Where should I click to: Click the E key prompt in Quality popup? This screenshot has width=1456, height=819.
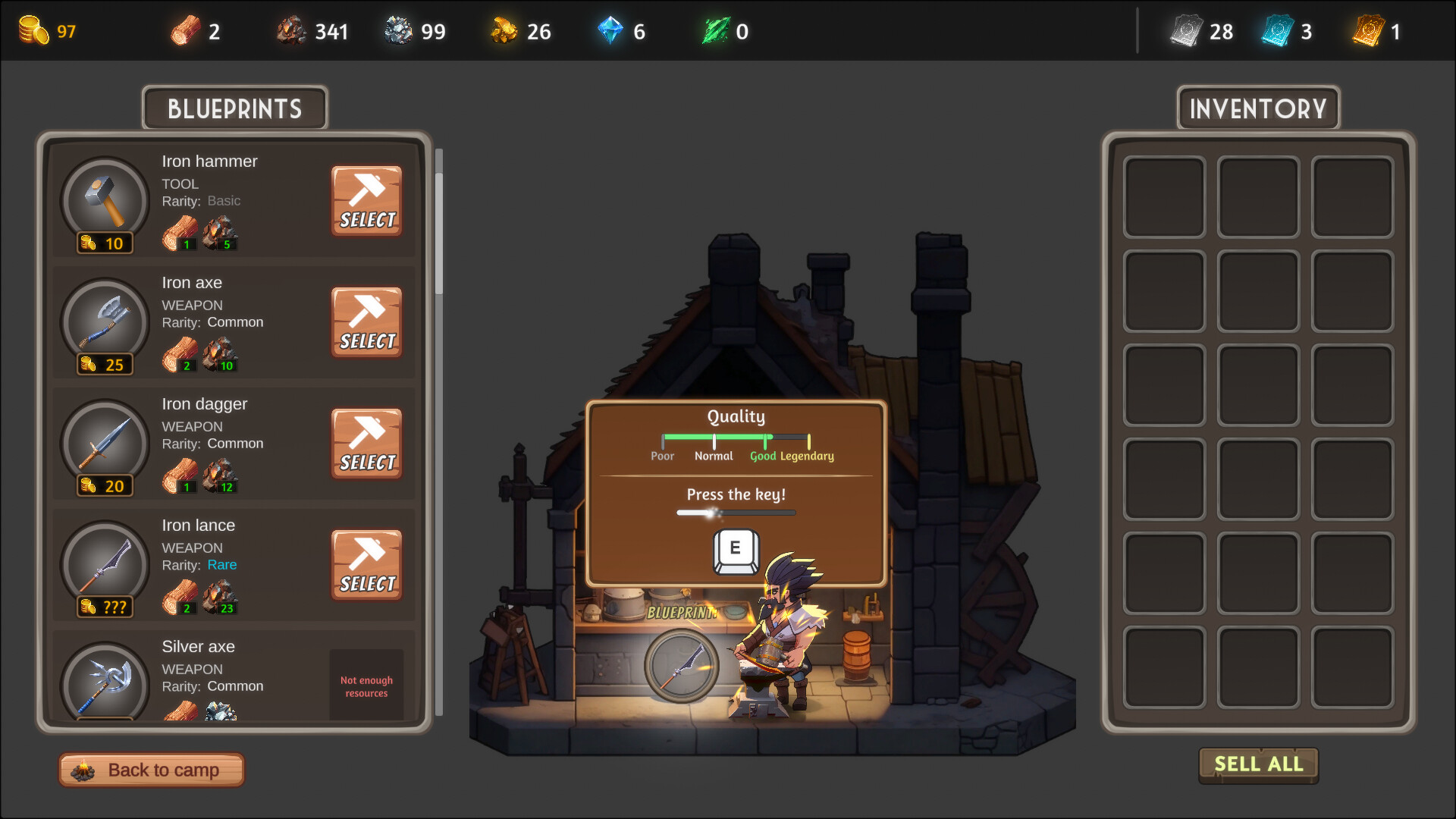(734, 551)
